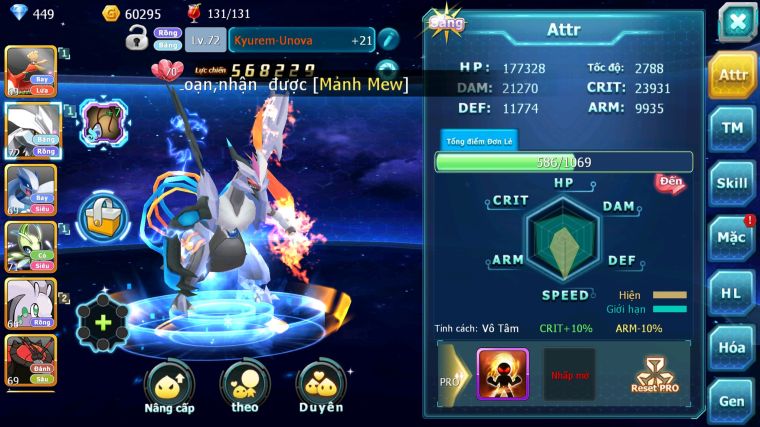The image size is (760, 427).
Task: Click the red Đến button
Action: pos(670,183)
